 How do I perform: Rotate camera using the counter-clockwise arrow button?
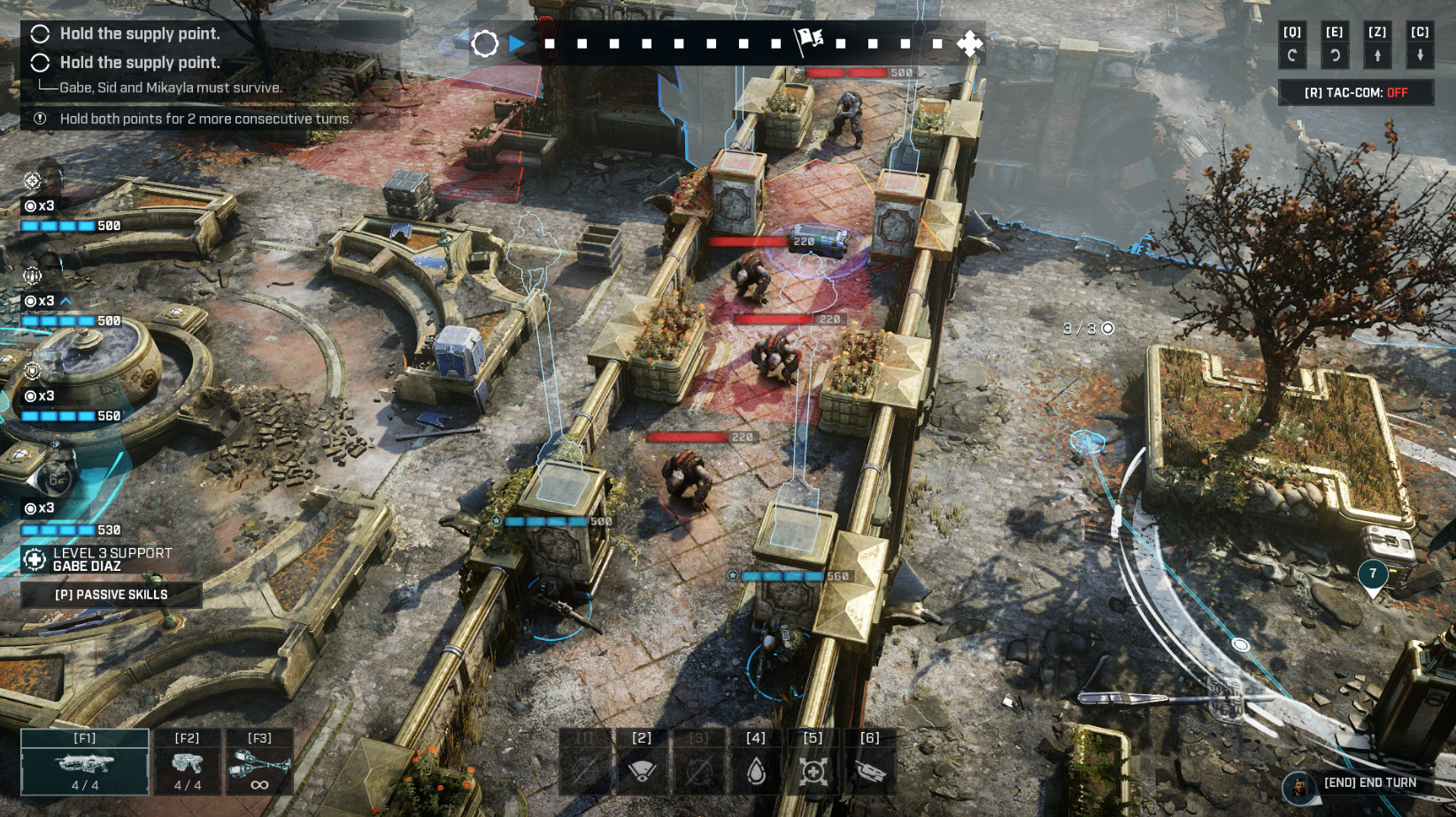[x=1292, y=55]
